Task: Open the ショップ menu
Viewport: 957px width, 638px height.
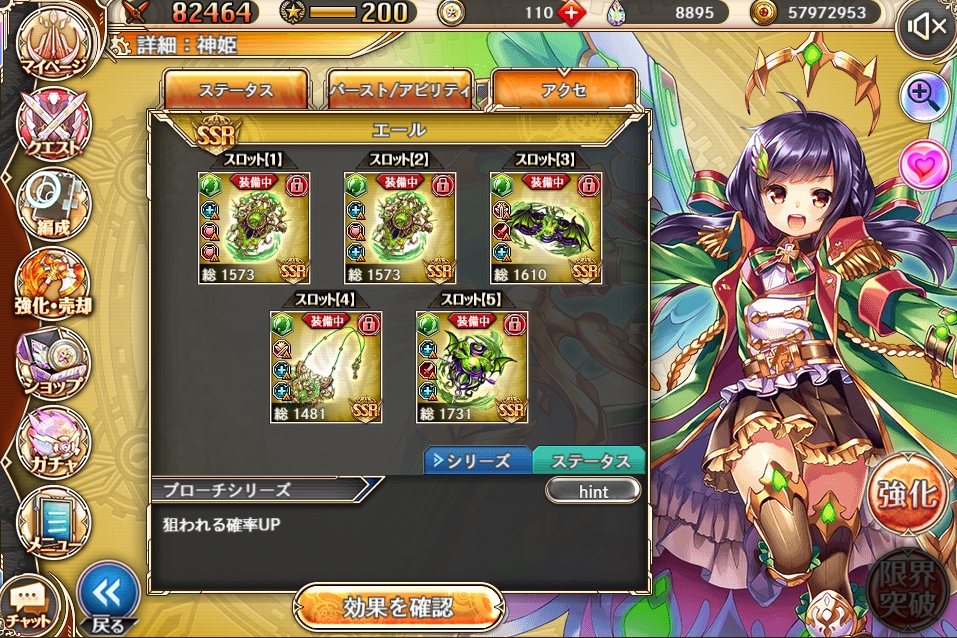Action: pyautogui.click(x=52, y=360)
